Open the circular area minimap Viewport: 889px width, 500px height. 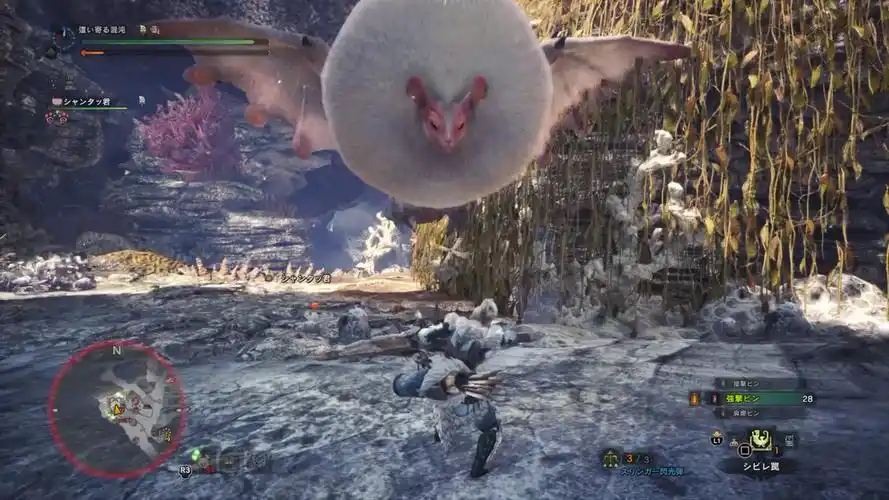[x=116, y=408]
